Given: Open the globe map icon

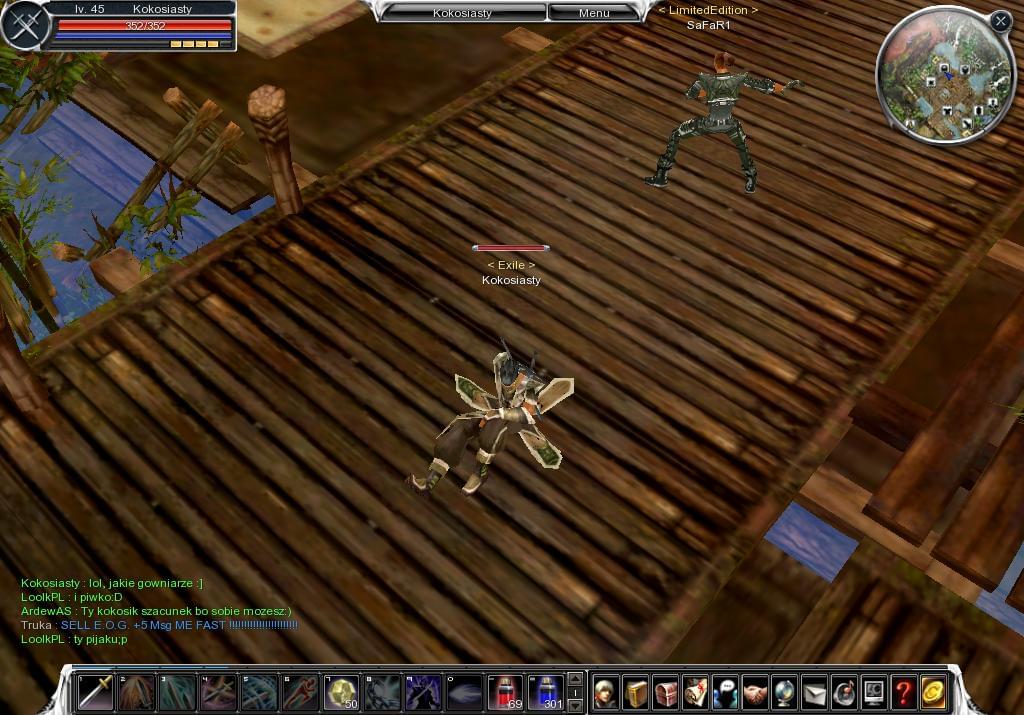Looking at the screenshot, I should pyautogui.click(x=784, y=691).
